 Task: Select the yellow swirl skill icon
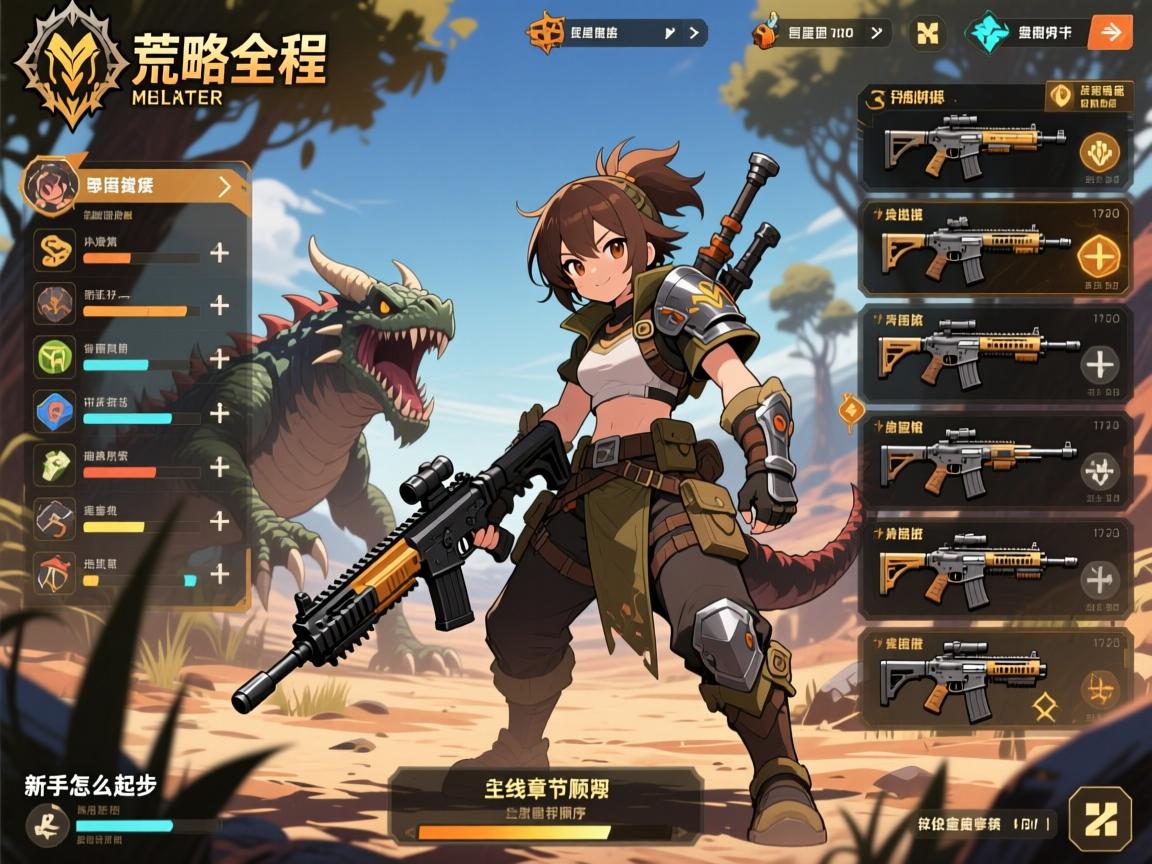(x=55, y=250)
